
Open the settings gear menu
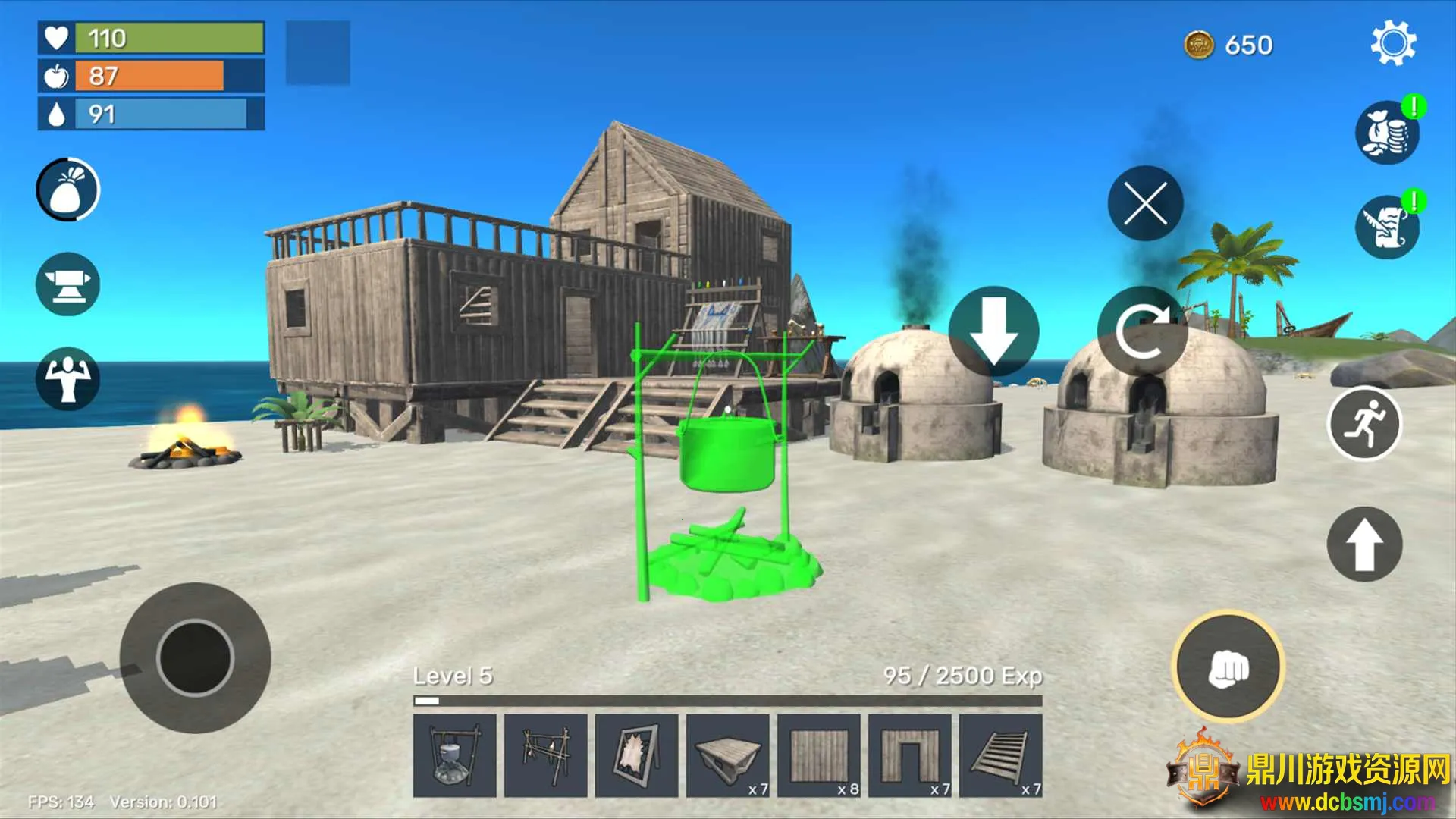pos(1393,44)
